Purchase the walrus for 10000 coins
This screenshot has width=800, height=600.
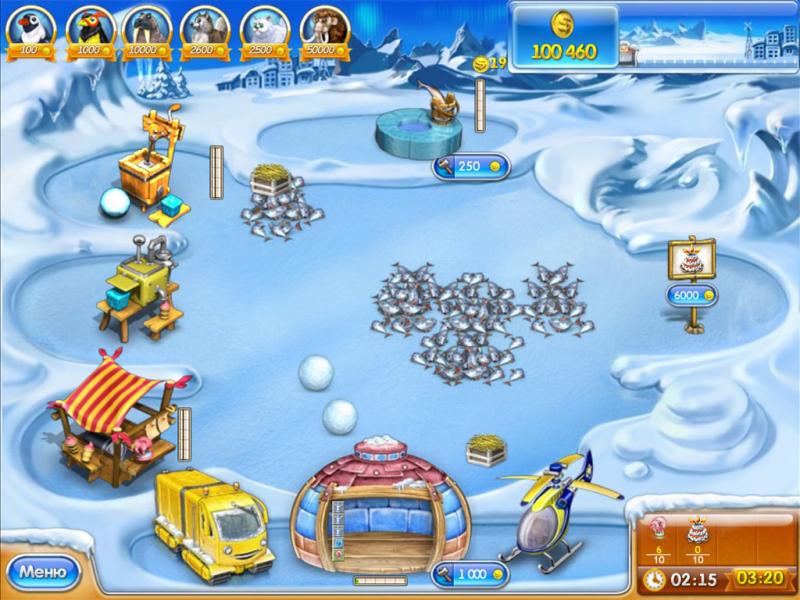click(x=147, y=30)
